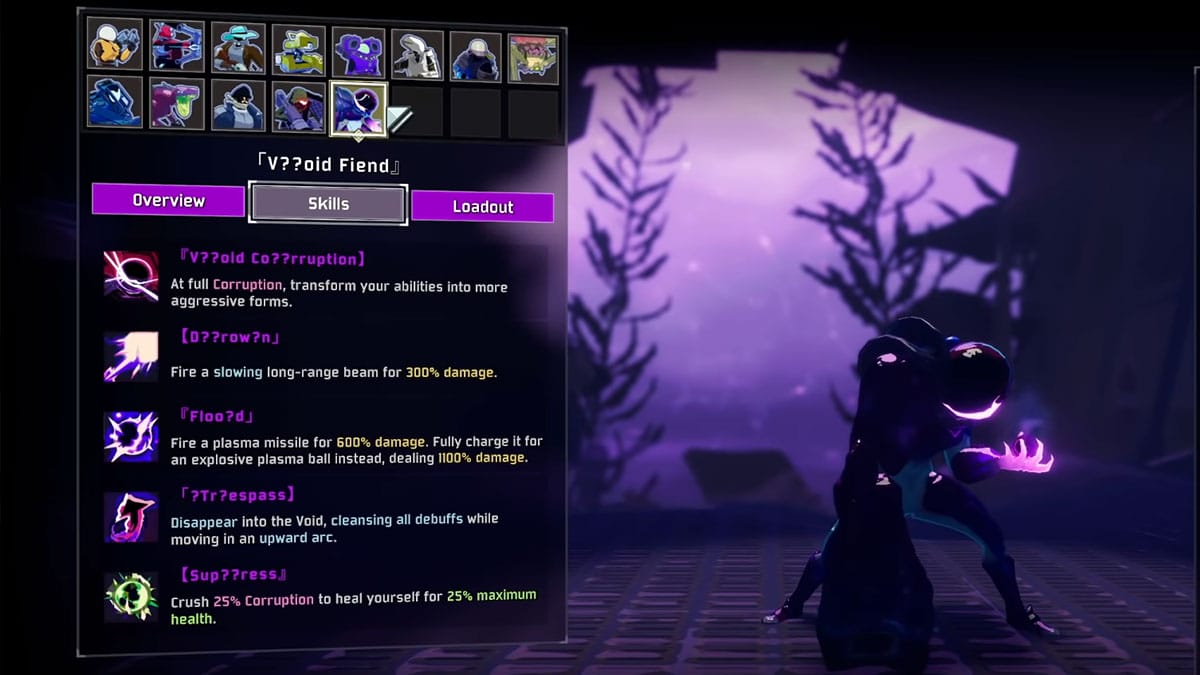Choose the REX plant robot portrait
The image size is (1200, 675).
533,57
